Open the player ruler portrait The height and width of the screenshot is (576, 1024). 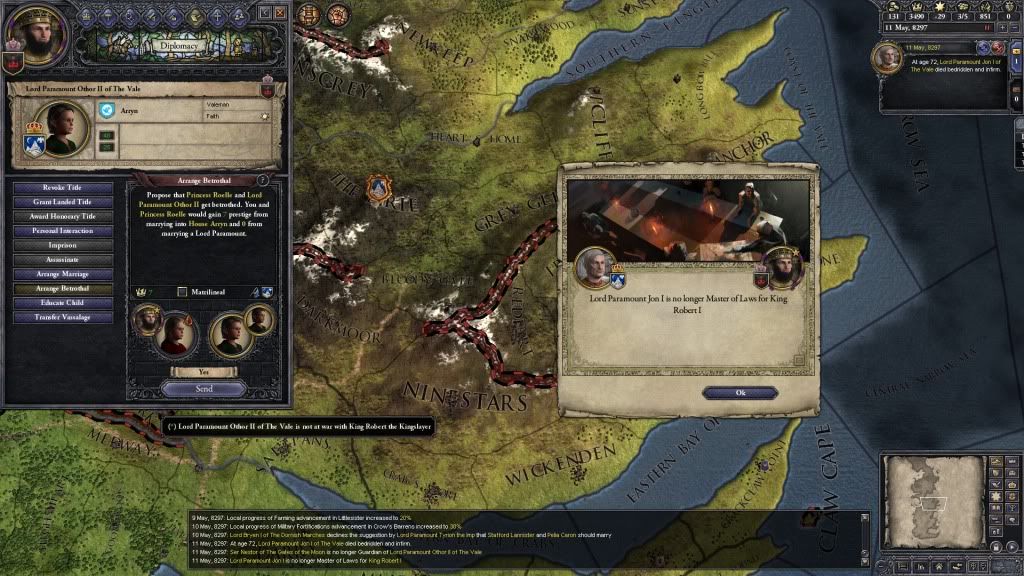click(x=34, y=38)
